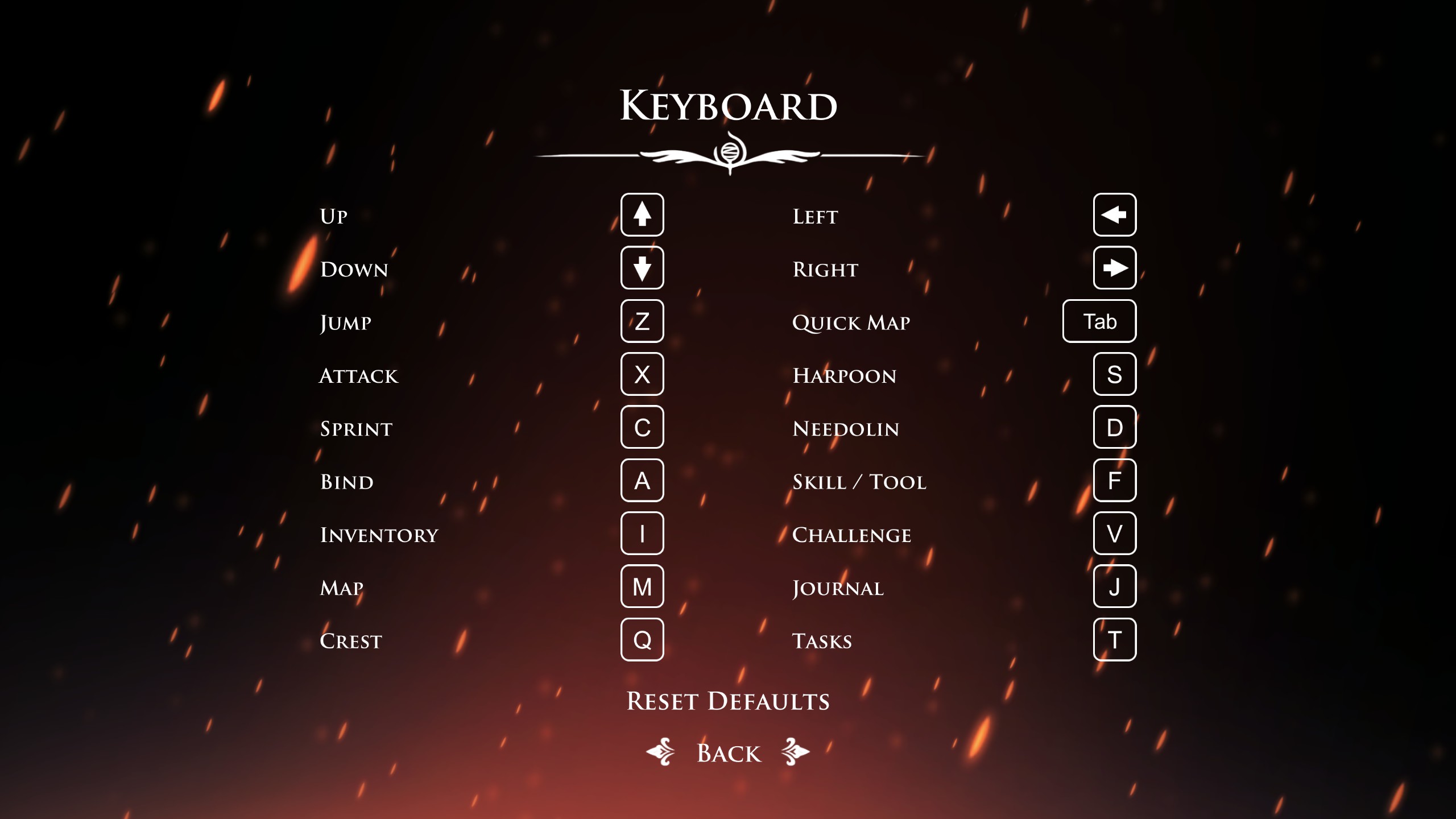
Task: Click the J key for Journal
Action: click(x=1115, y=586)
